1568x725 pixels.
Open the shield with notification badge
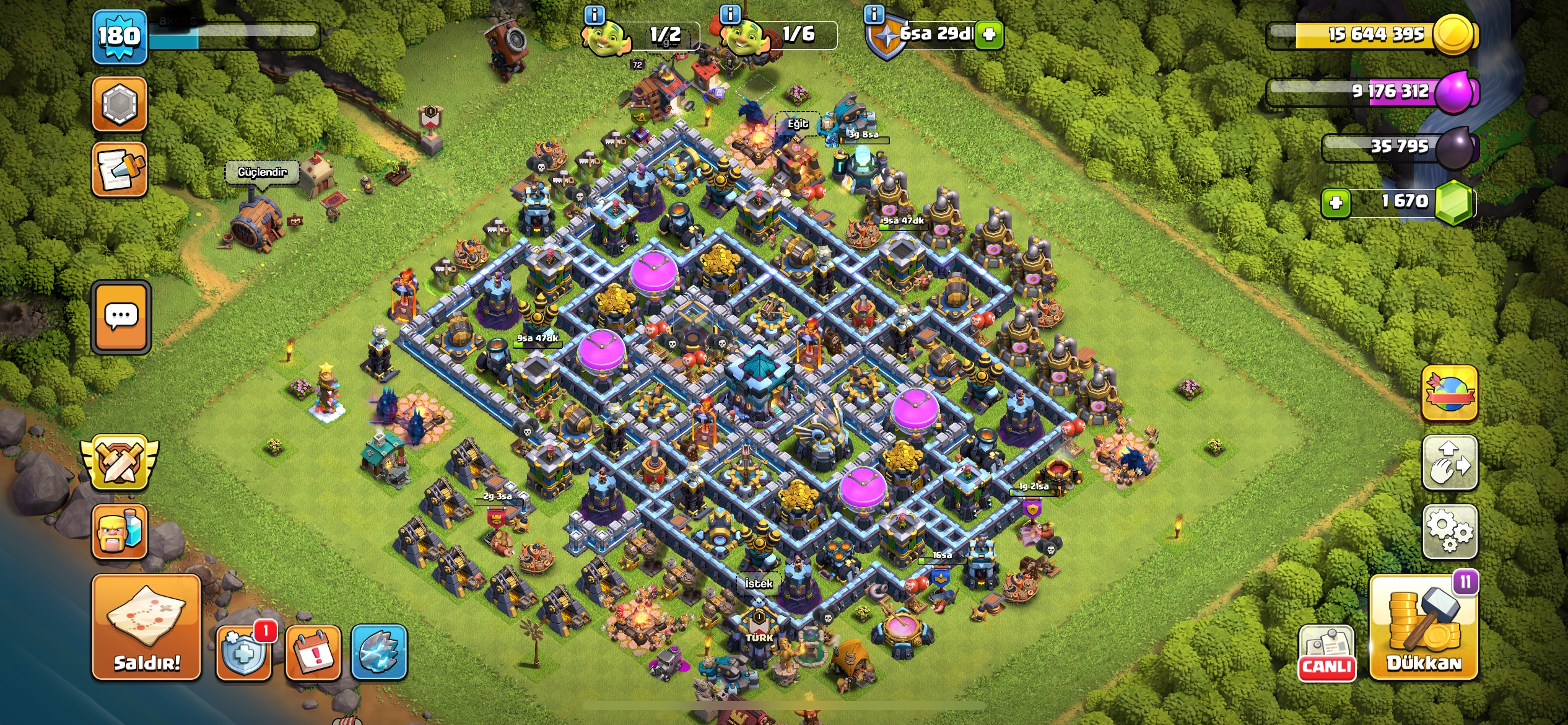(243, 652)
